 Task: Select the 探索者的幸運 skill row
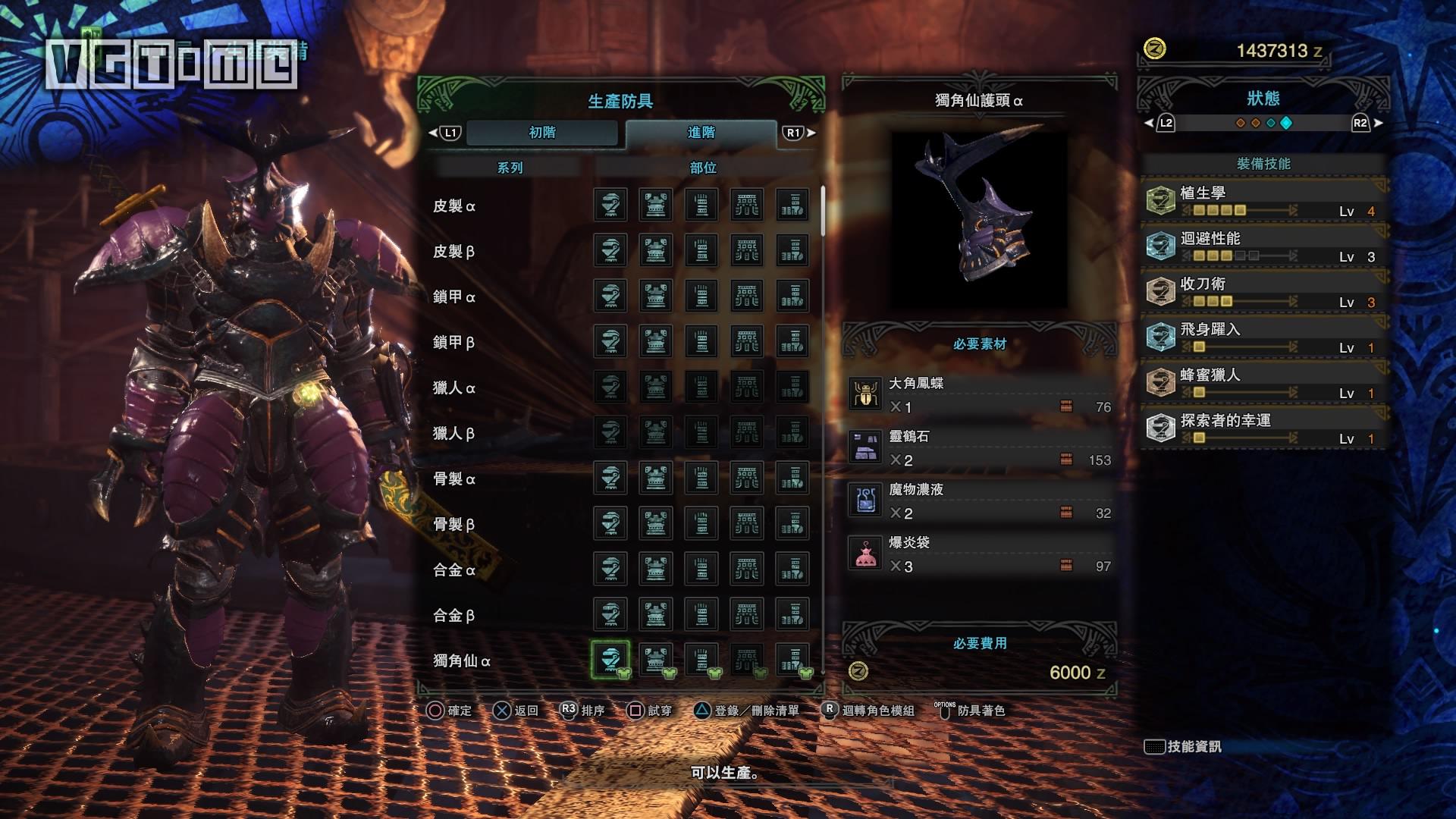coord(1263,428)
